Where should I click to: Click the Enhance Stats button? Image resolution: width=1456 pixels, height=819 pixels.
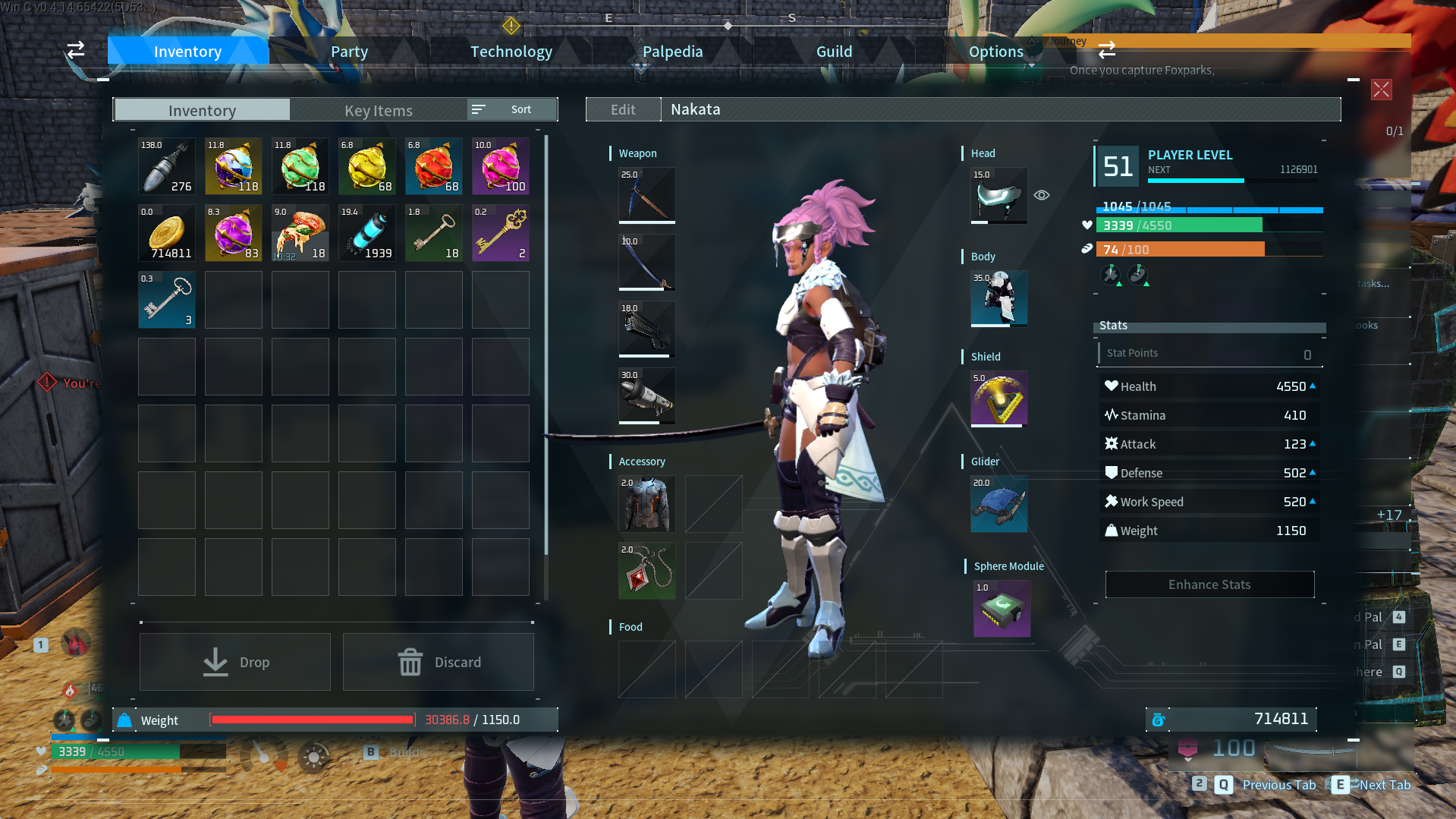(1209, 584)
